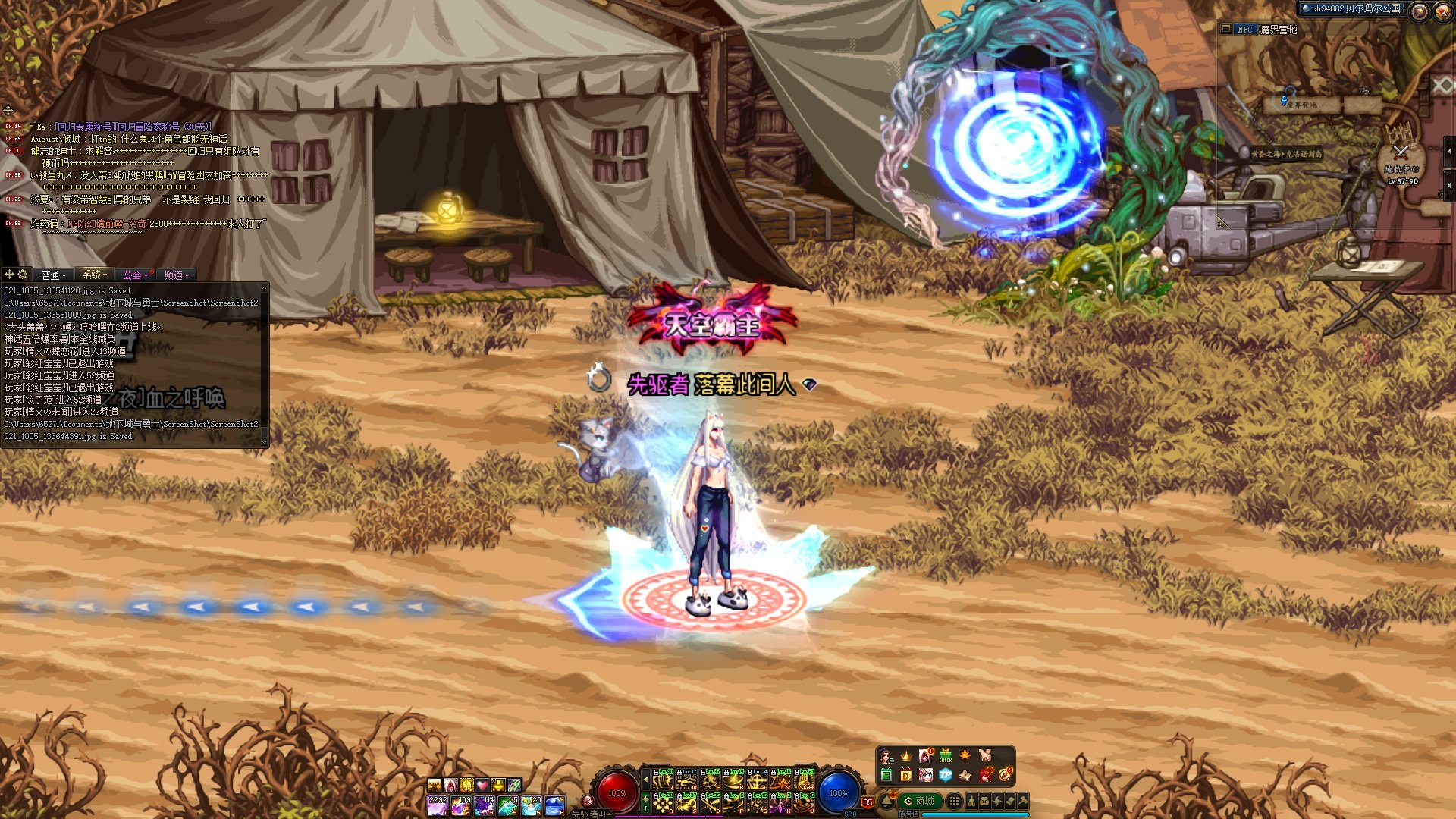This screenshot has width=1456, height=819.
Task: Toggle the NPC filter on the minimap
Action: [1244, 30]
